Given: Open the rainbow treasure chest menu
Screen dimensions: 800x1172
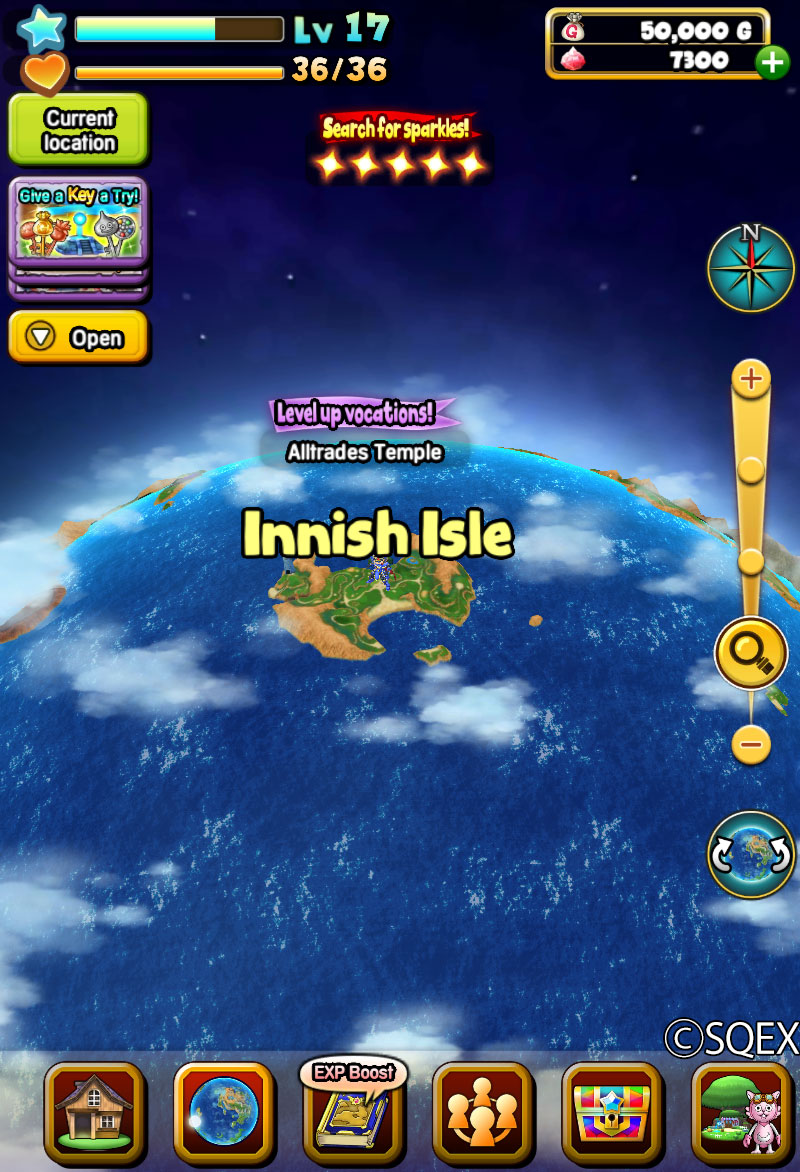Looking at the screenshot, I should pos(611,1112).
